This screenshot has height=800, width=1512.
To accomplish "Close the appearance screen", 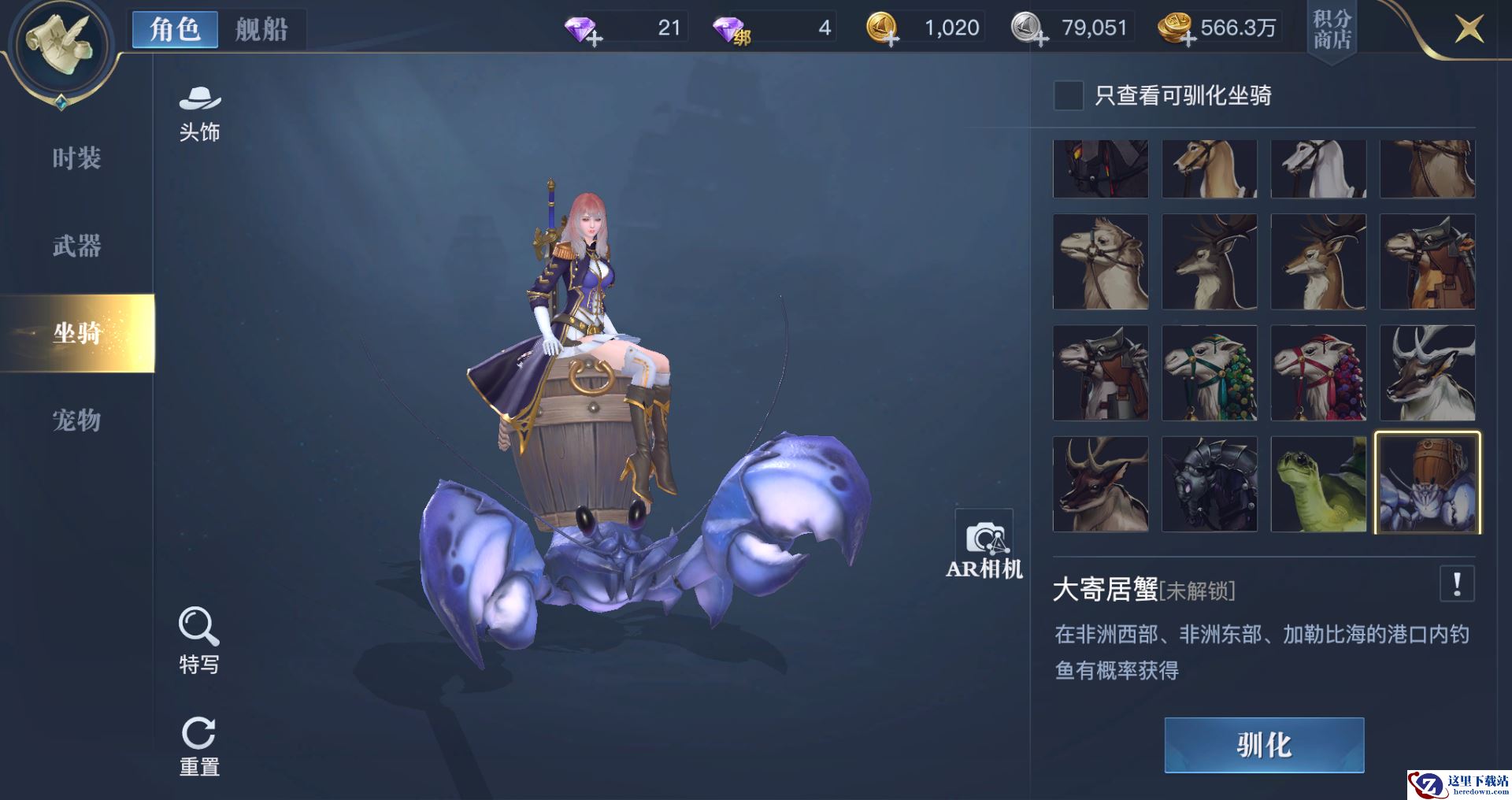I will point(1469,30).
